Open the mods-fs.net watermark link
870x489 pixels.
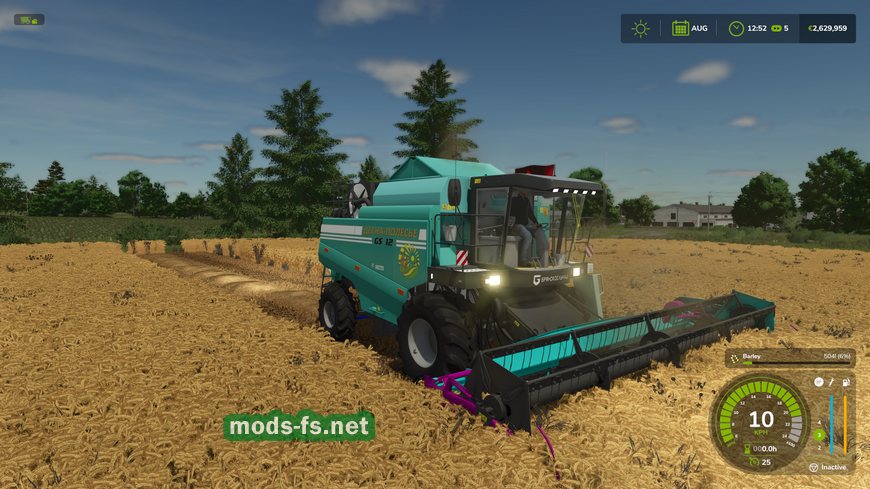(299, 427)
